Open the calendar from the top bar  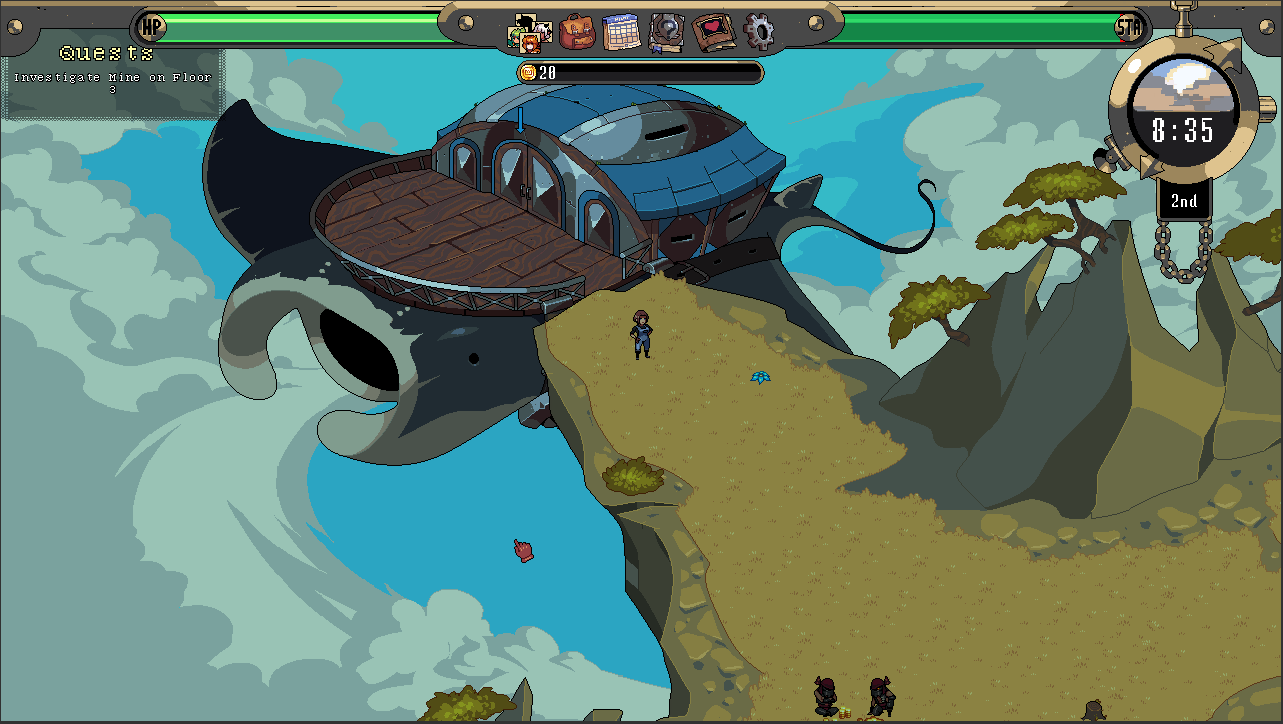click(621, 32)
